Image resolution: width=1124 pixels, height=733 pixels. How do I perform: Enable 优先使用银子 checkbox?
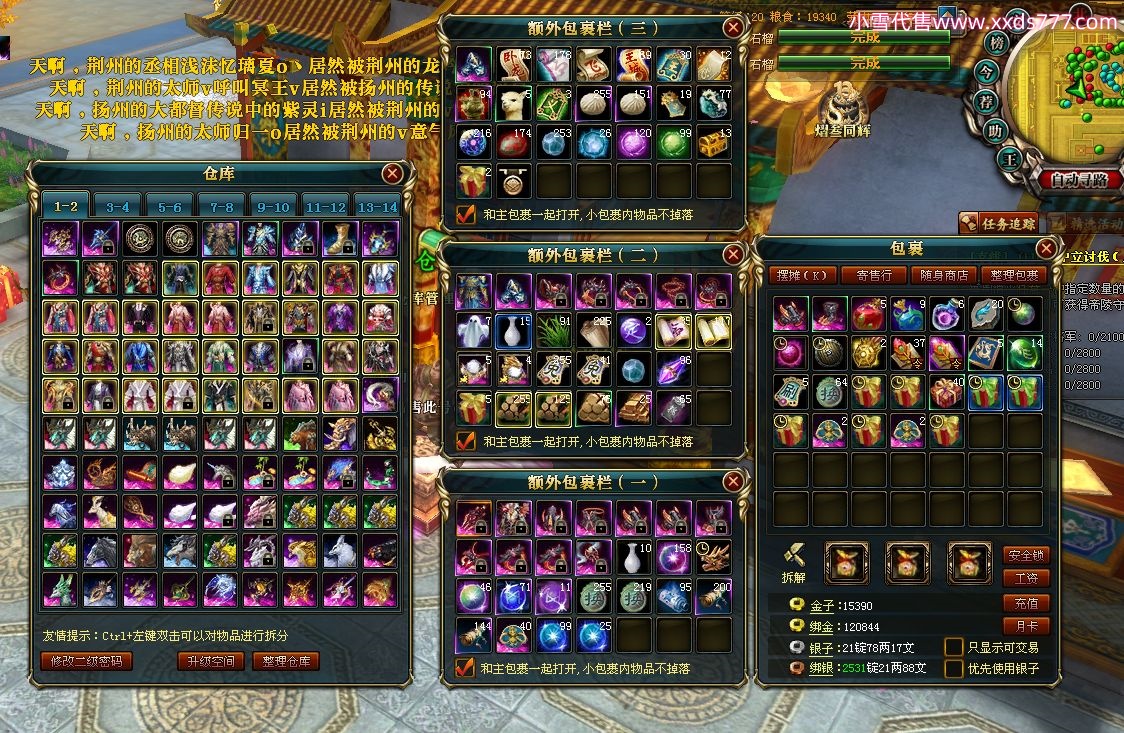coord(954,668)
